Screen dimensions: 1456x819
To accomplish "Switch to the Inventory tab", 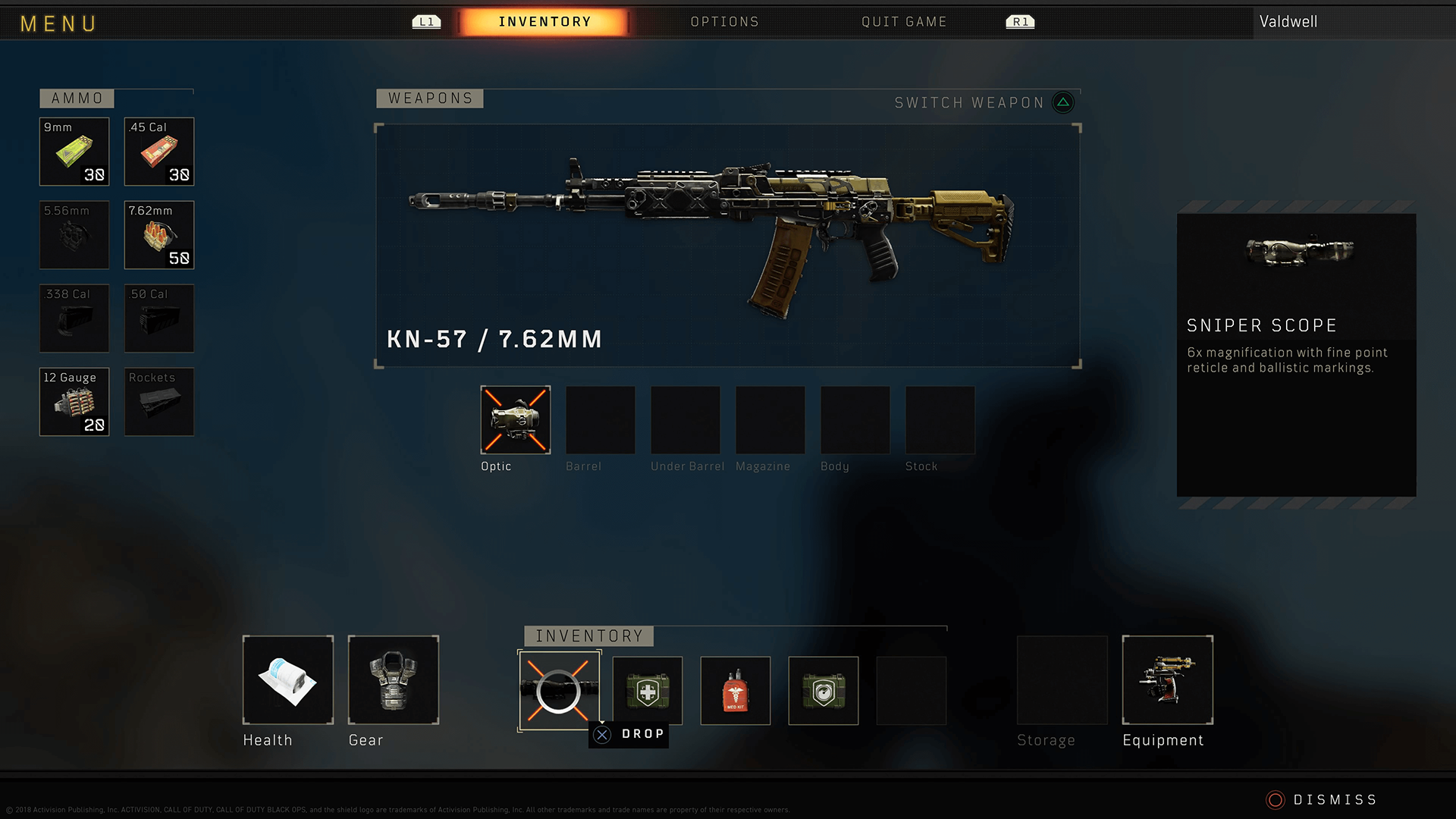I will [544, 22].
